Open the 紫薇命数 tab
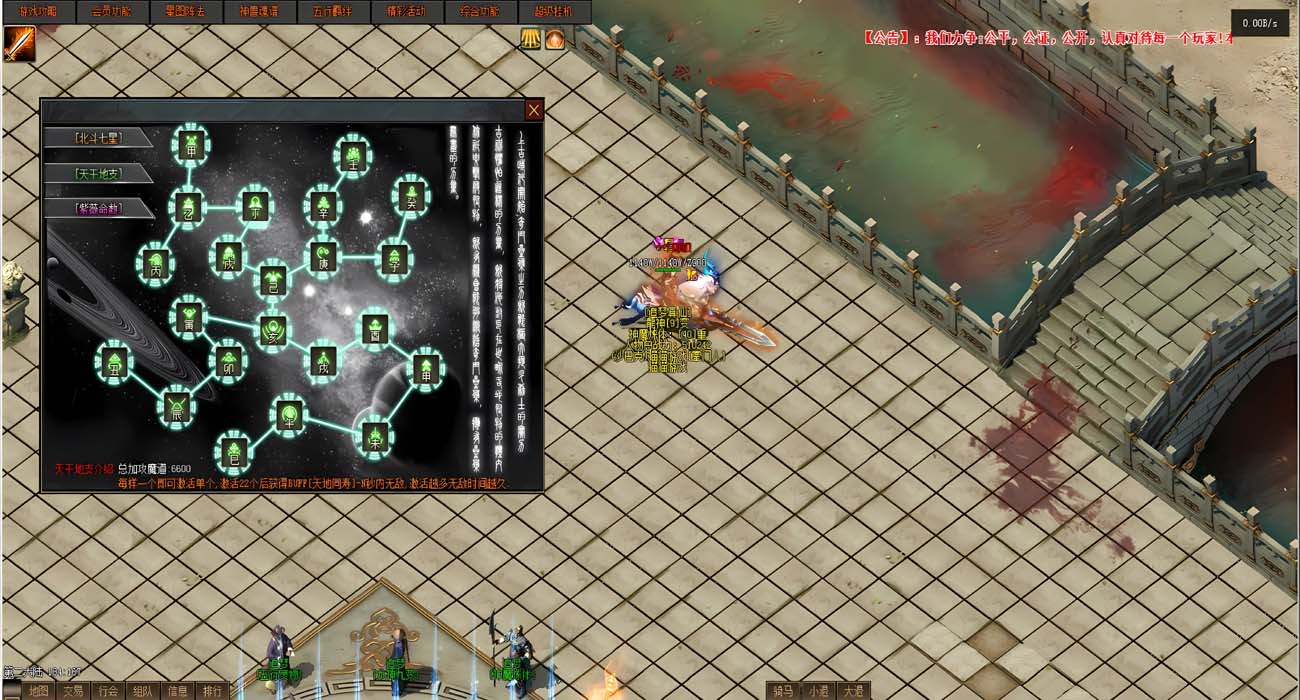The height and width of the screenshot is (700, 1300). [97, 208]
